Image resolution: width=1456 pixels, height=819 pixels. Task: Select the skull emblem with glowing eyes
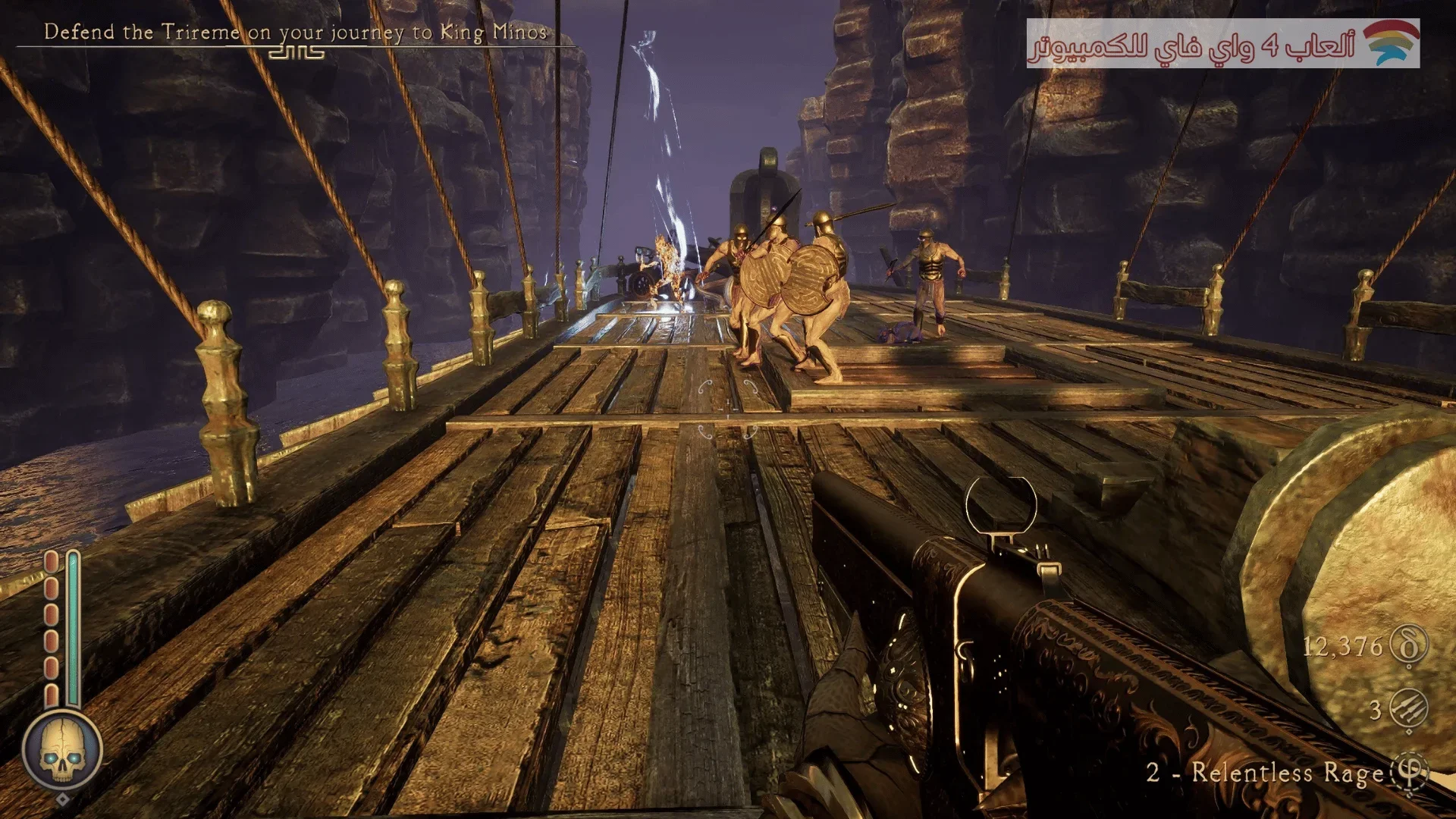click(62, 751)
